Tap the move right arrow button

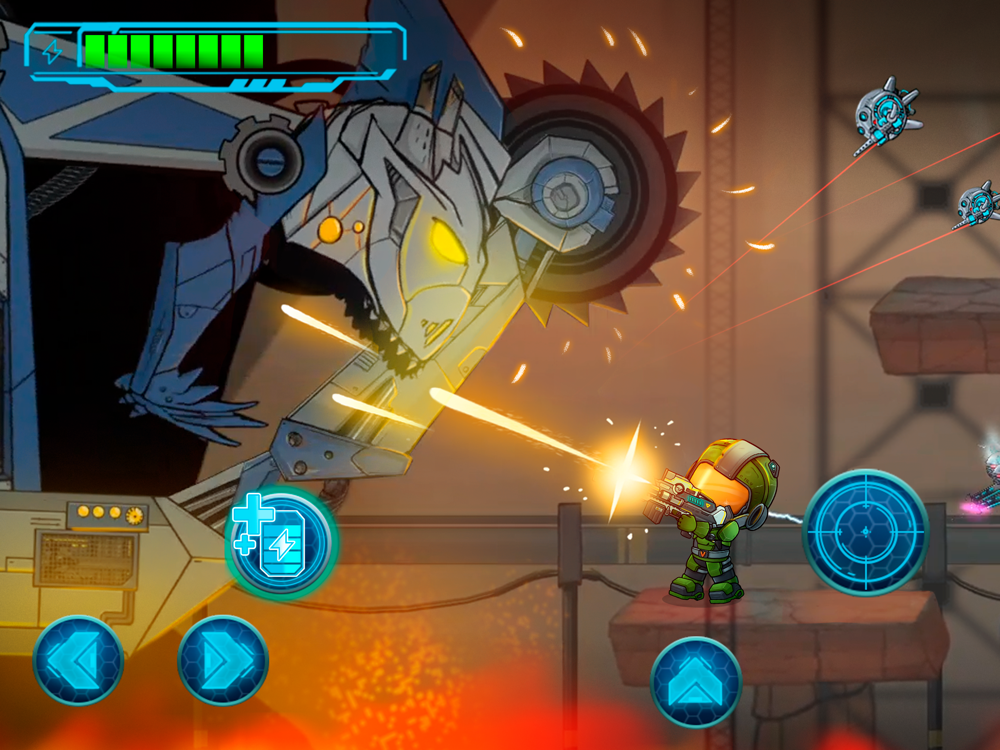point(223,660)
